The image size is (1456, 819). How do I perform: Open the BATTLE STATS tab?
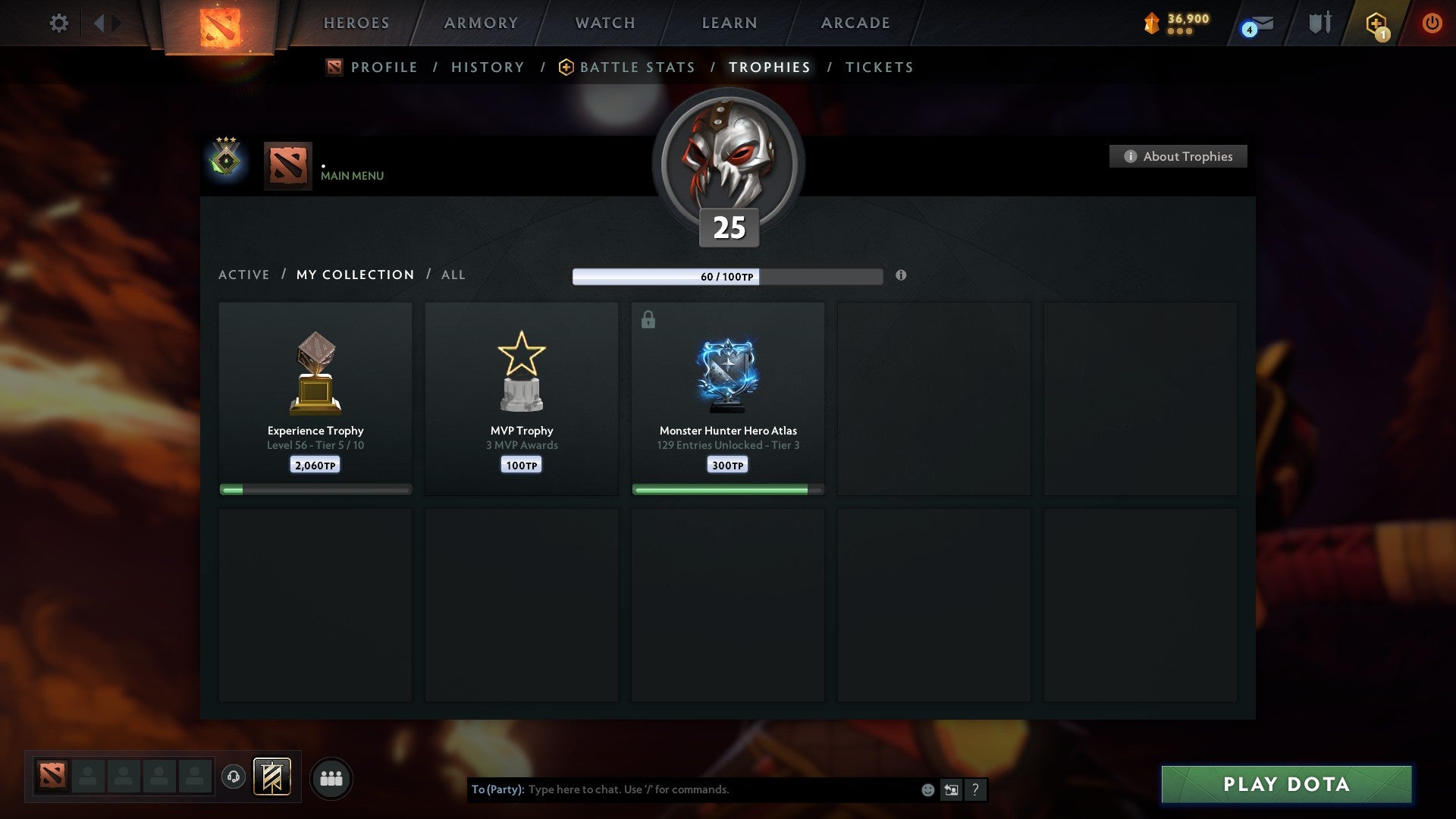[636, 67]
